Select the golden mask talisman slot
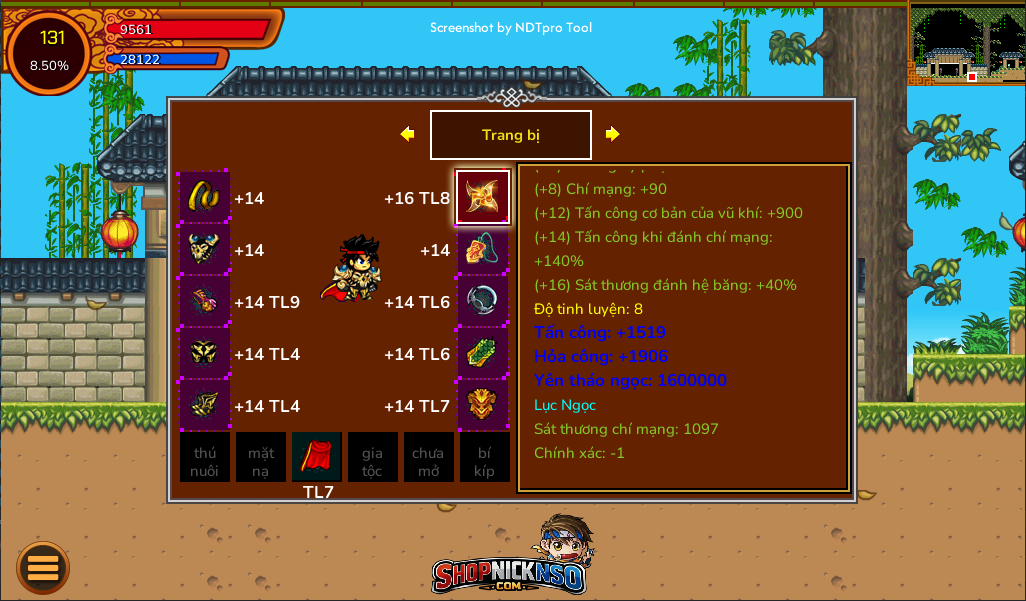This screenshot has height=601, width=1026. click(x=483, y=405)
